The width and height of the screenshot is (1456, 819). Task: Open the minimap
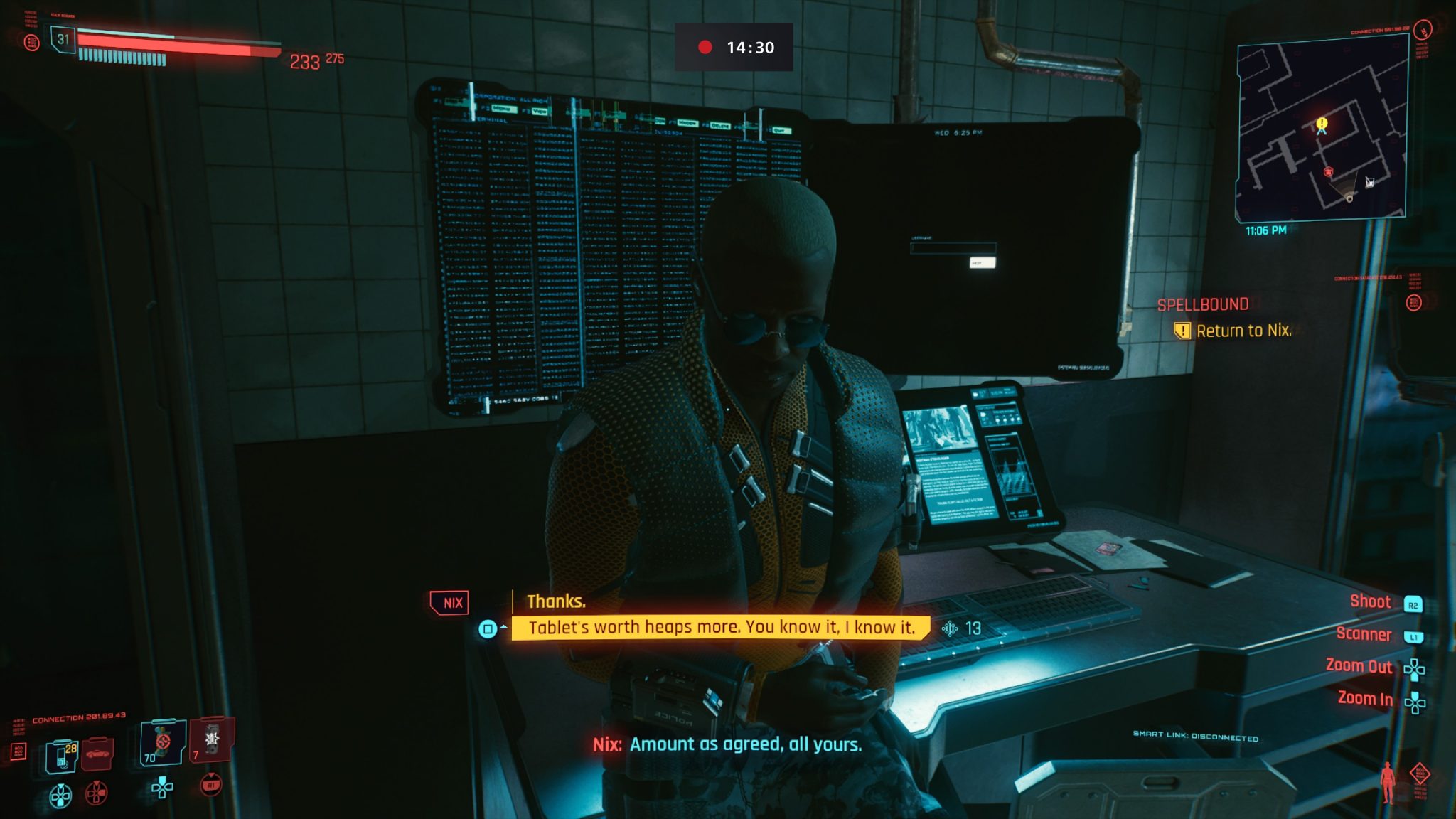(1322, 129)
